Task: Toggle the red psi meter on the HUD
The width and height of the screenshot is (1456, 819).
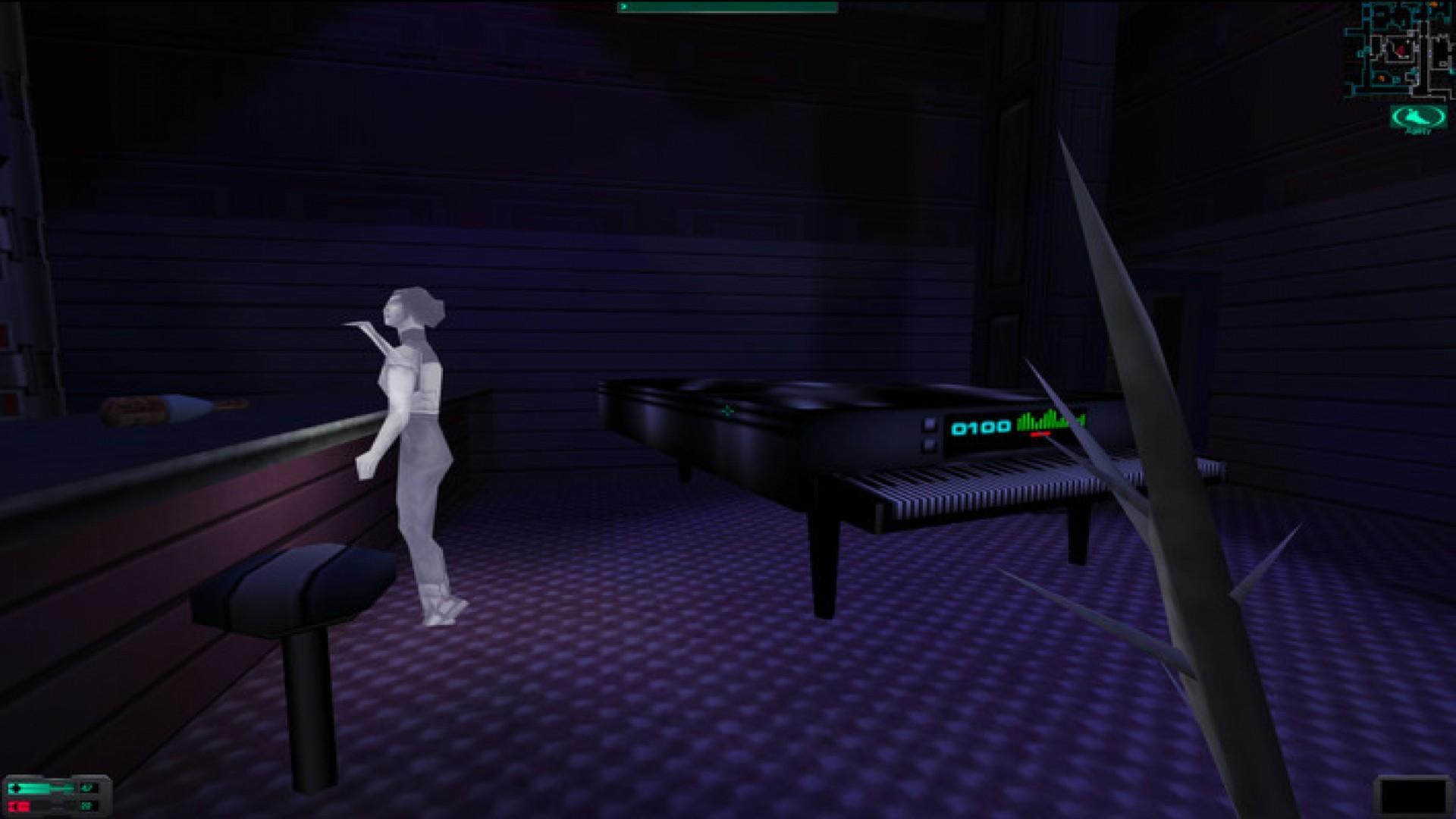Action: click(18, 805)
